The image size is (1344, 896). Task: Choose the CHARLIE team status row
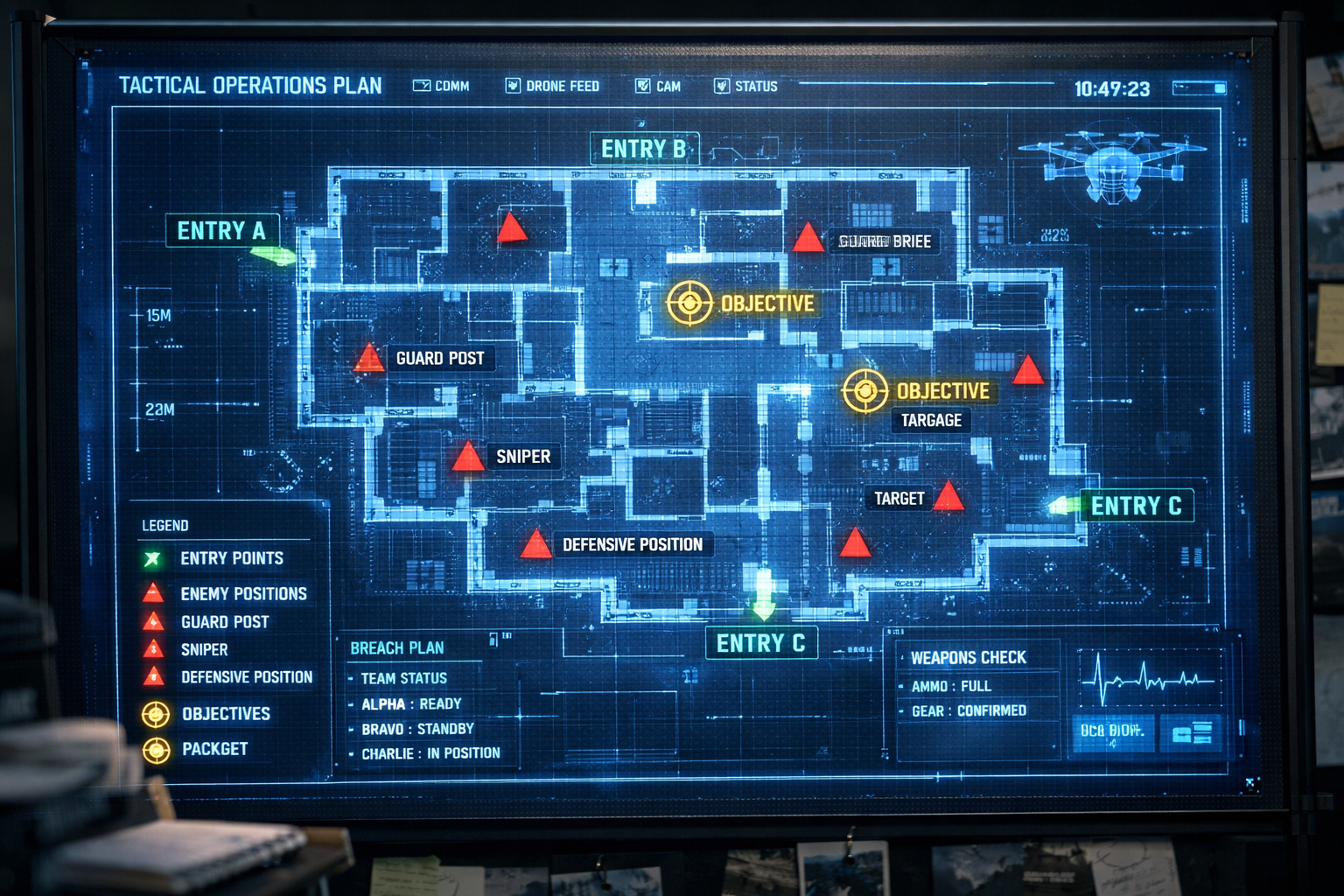tap(430, 753)
